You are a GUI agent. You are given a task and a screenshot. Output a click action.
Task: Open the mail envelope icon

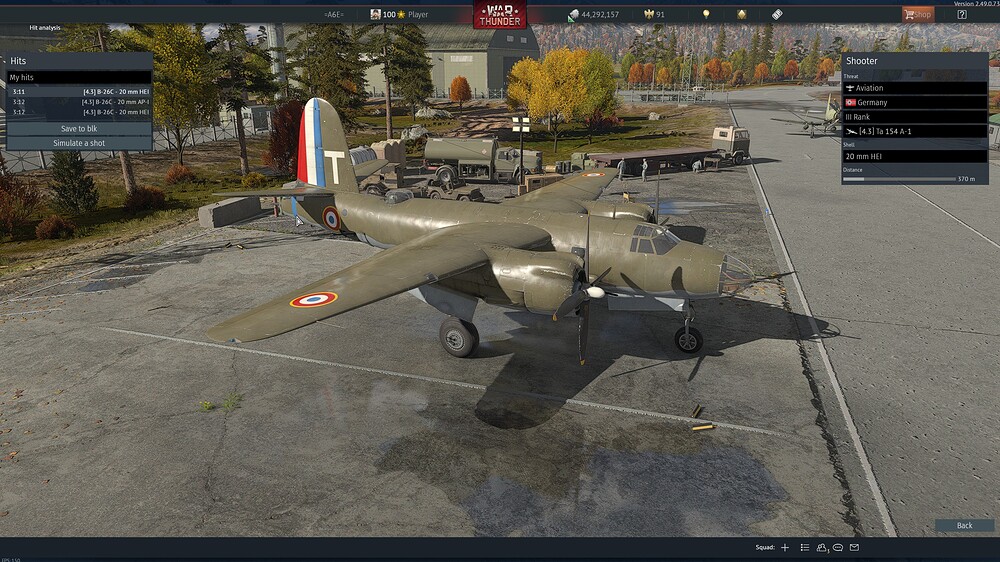854,548
